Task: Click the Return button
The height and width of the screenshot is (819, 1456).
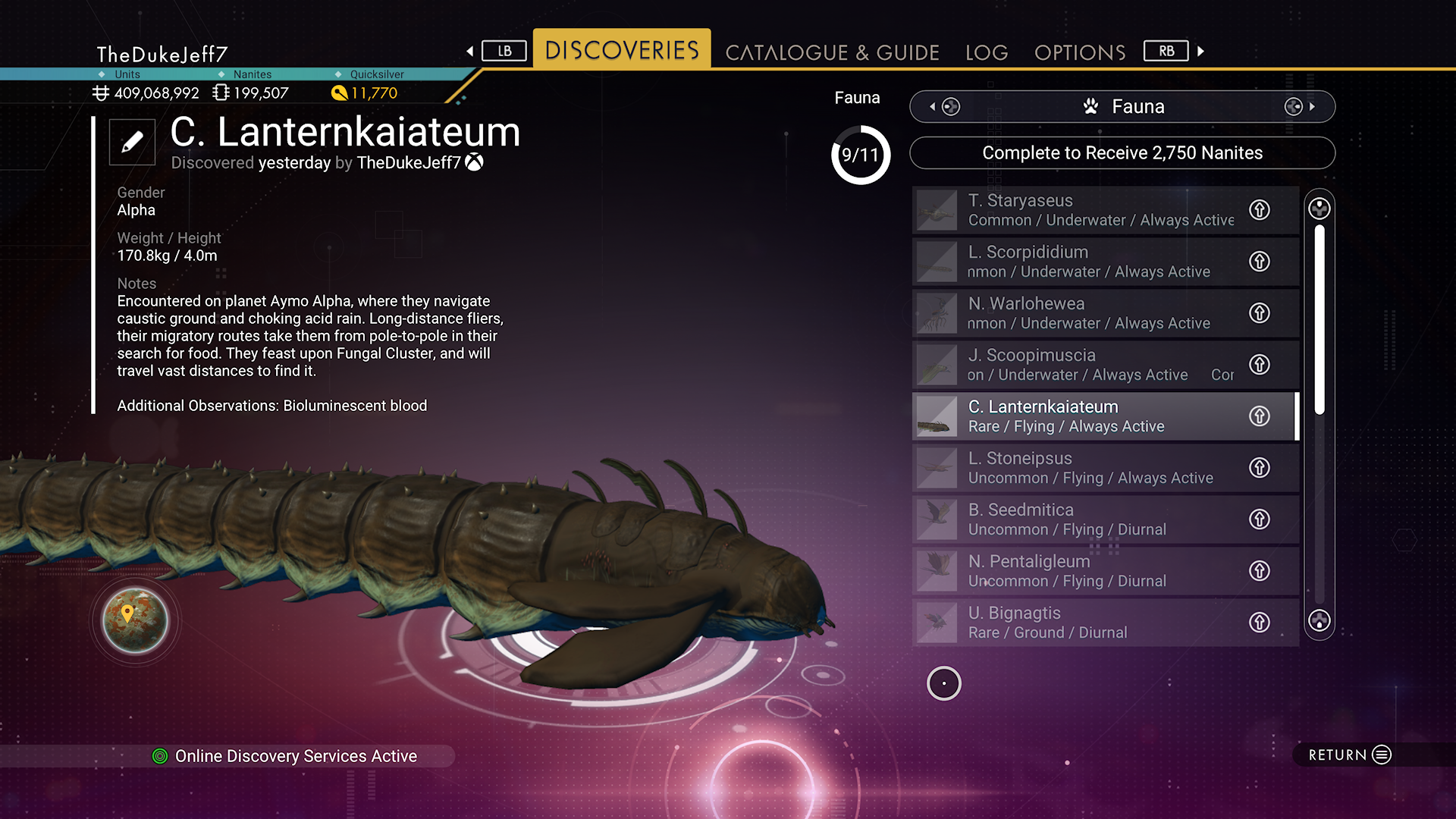Action: pyautogui.click(x=1350, y=755)
